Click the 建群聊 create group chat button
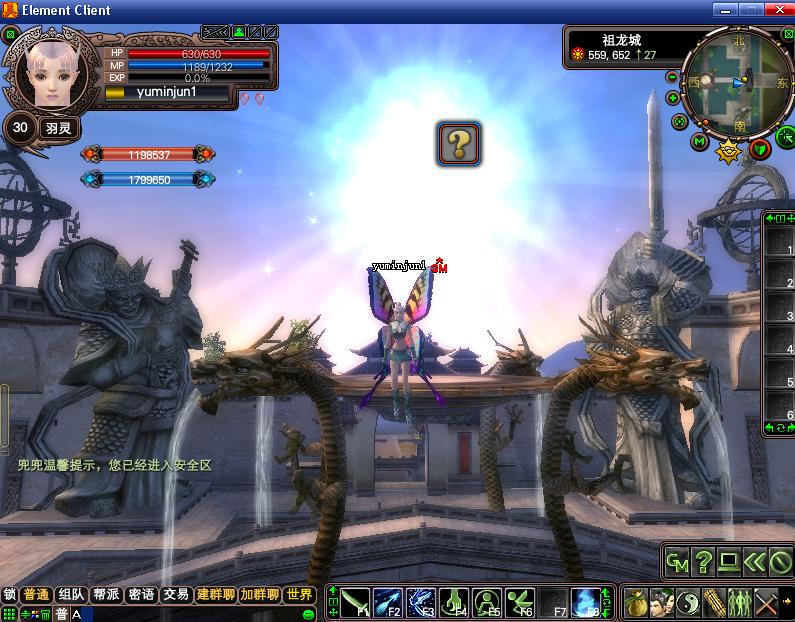The image size is (795, 622). click(x=216, y=594)
